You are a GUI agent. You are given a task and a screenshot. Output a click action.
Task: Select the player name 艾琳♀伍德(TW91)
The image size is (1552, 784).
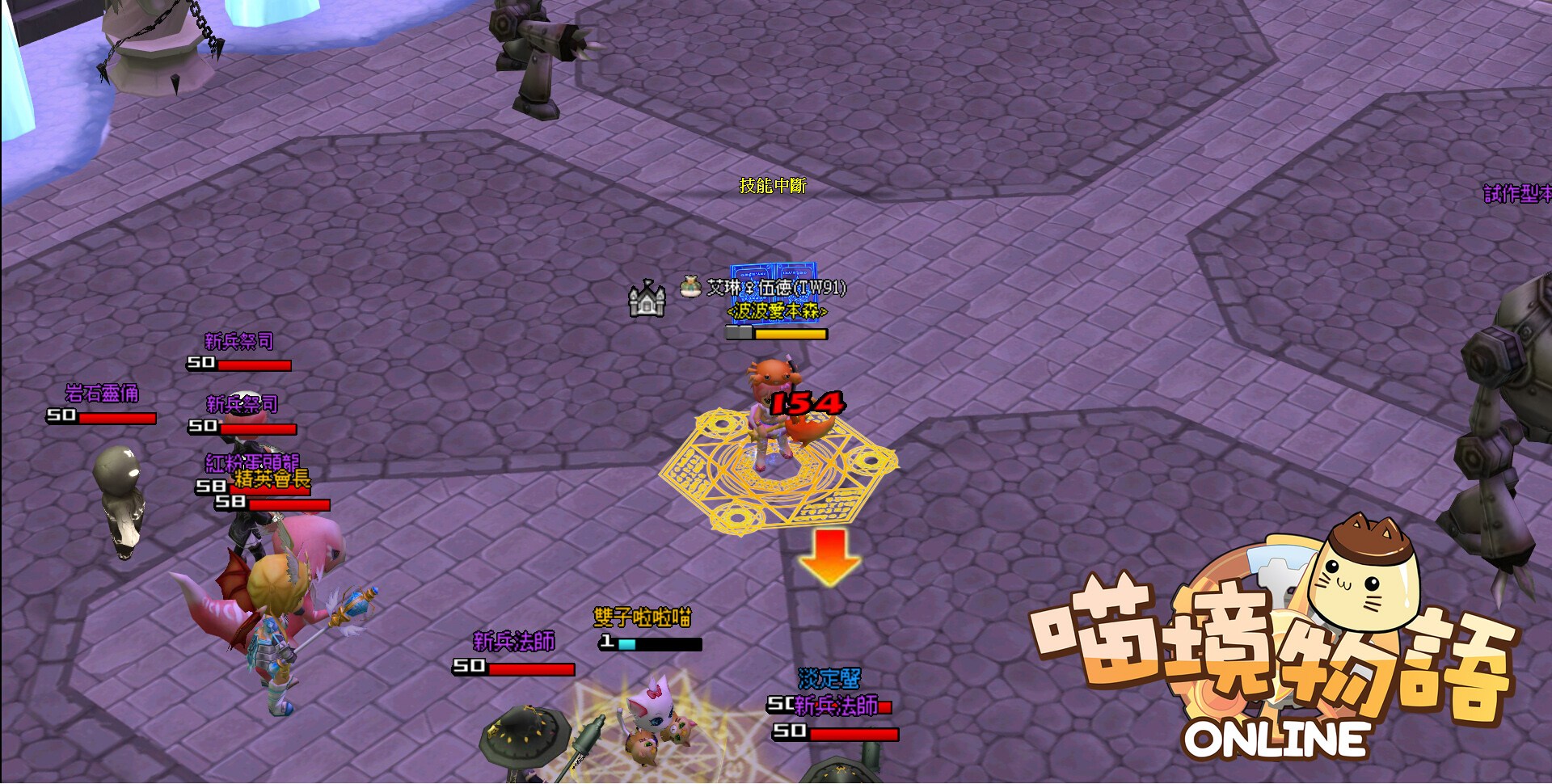[x=776, y=288]
